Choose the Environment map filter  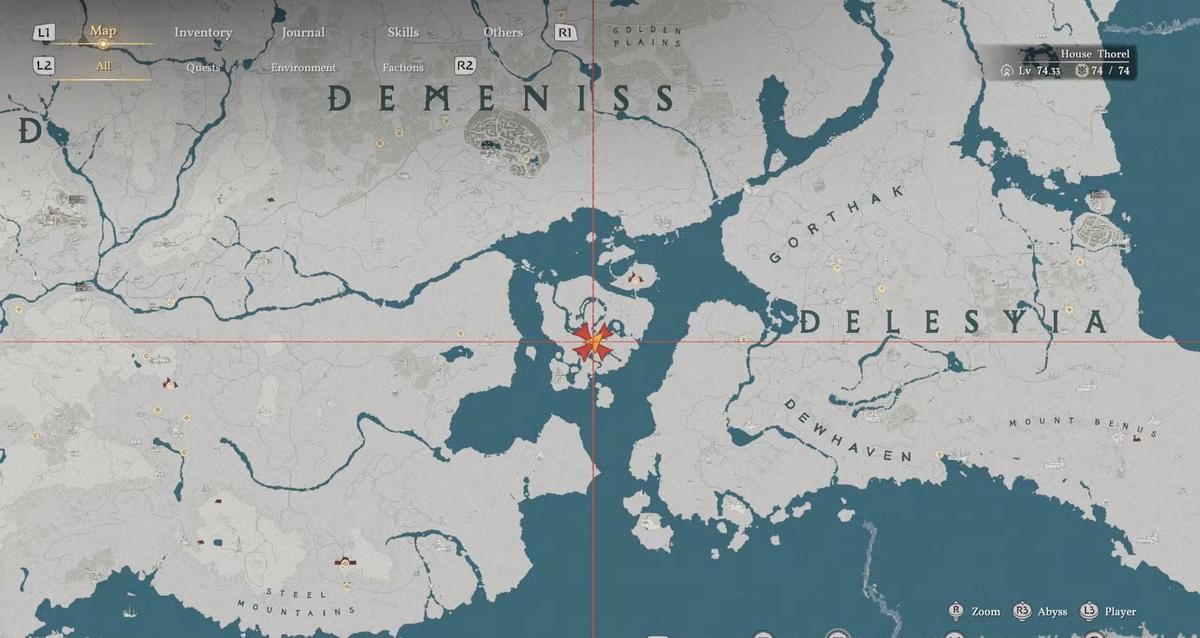click(303, 68)
